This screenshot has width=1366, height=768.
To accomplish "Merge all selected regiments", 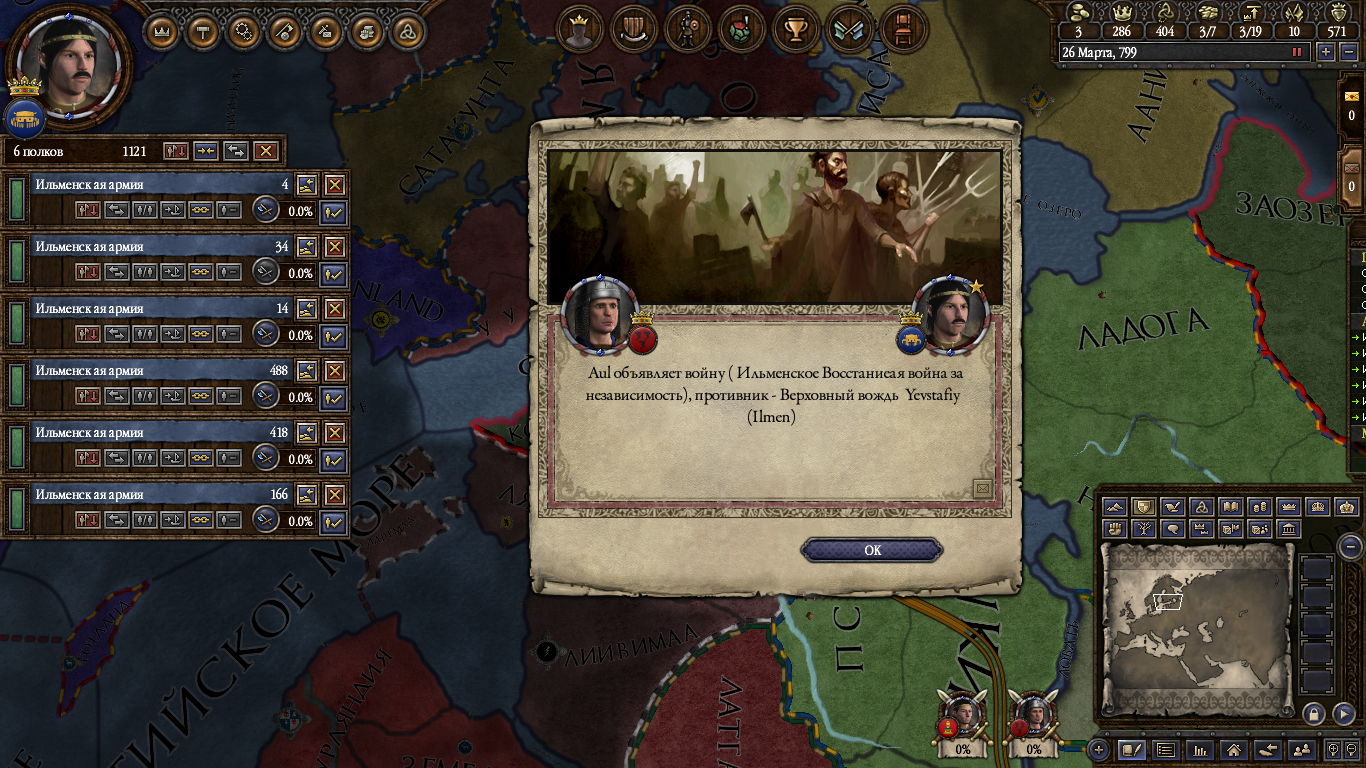I will coord(205,151).
